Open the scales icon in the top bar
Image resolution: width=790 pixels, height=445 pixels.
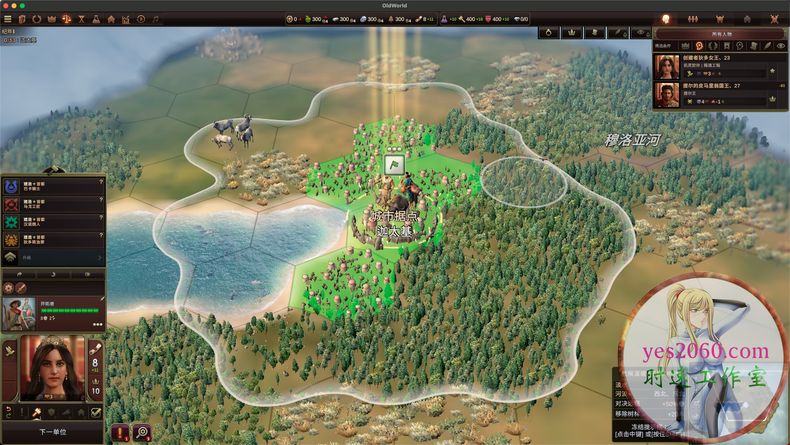tap(68, 18)
